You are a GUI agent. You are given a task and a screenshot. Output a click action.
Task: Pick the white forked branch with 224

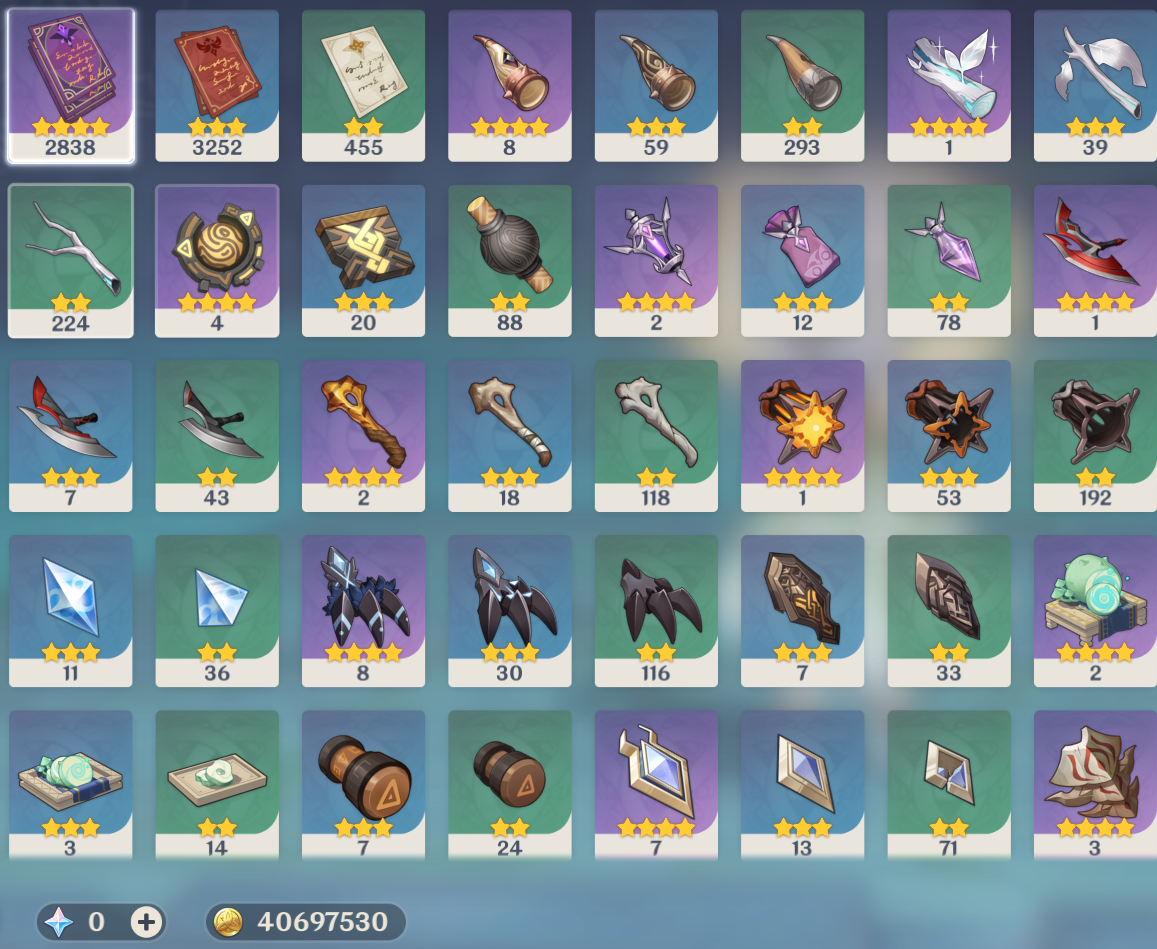click(x=70, y=260)
